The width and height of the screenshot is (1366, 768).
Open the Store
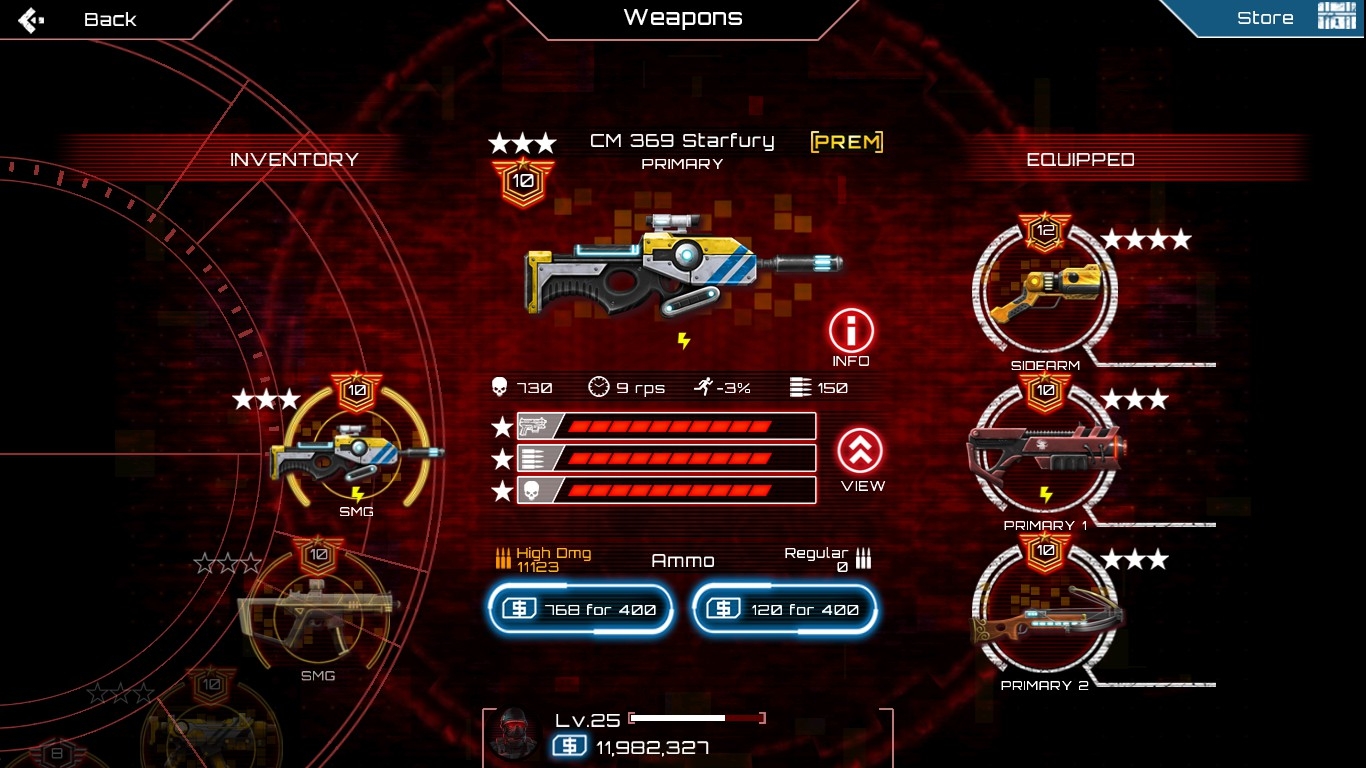point(1265,17)
